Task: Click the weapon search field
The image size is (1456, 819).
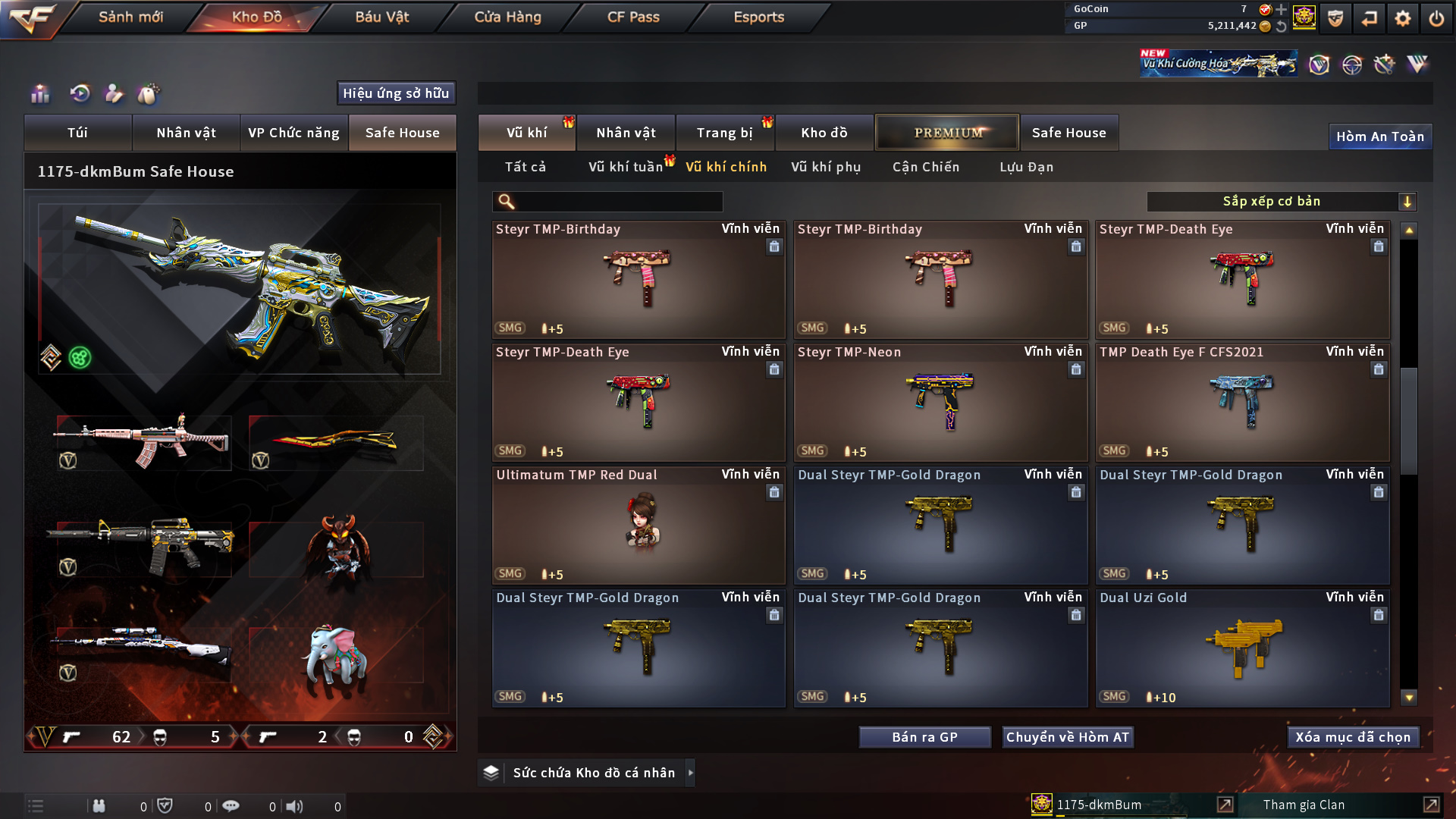Action: (x=618, y=202)
